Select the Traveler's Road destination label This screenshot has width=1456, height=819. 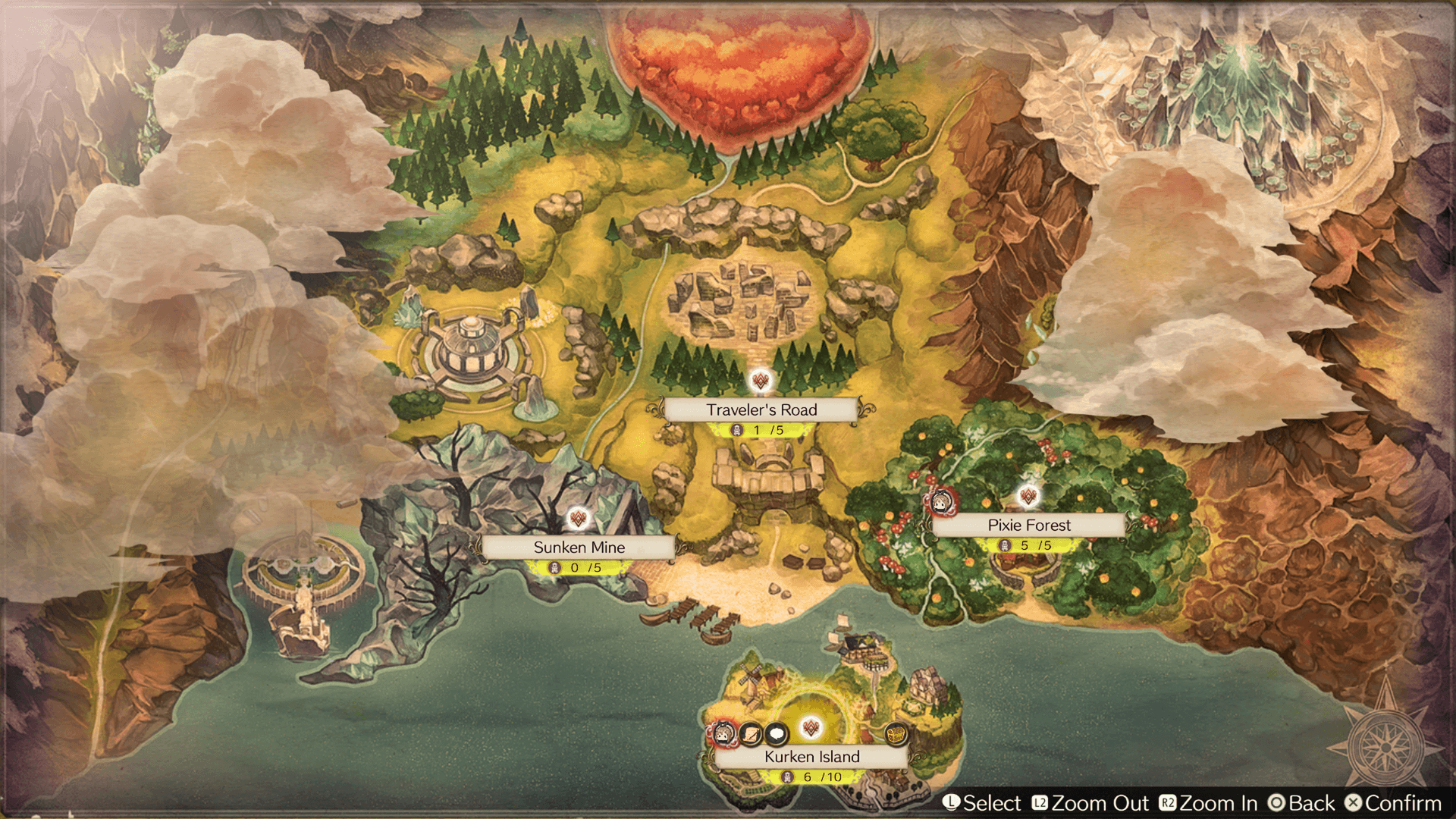click(x=761, y=410)
